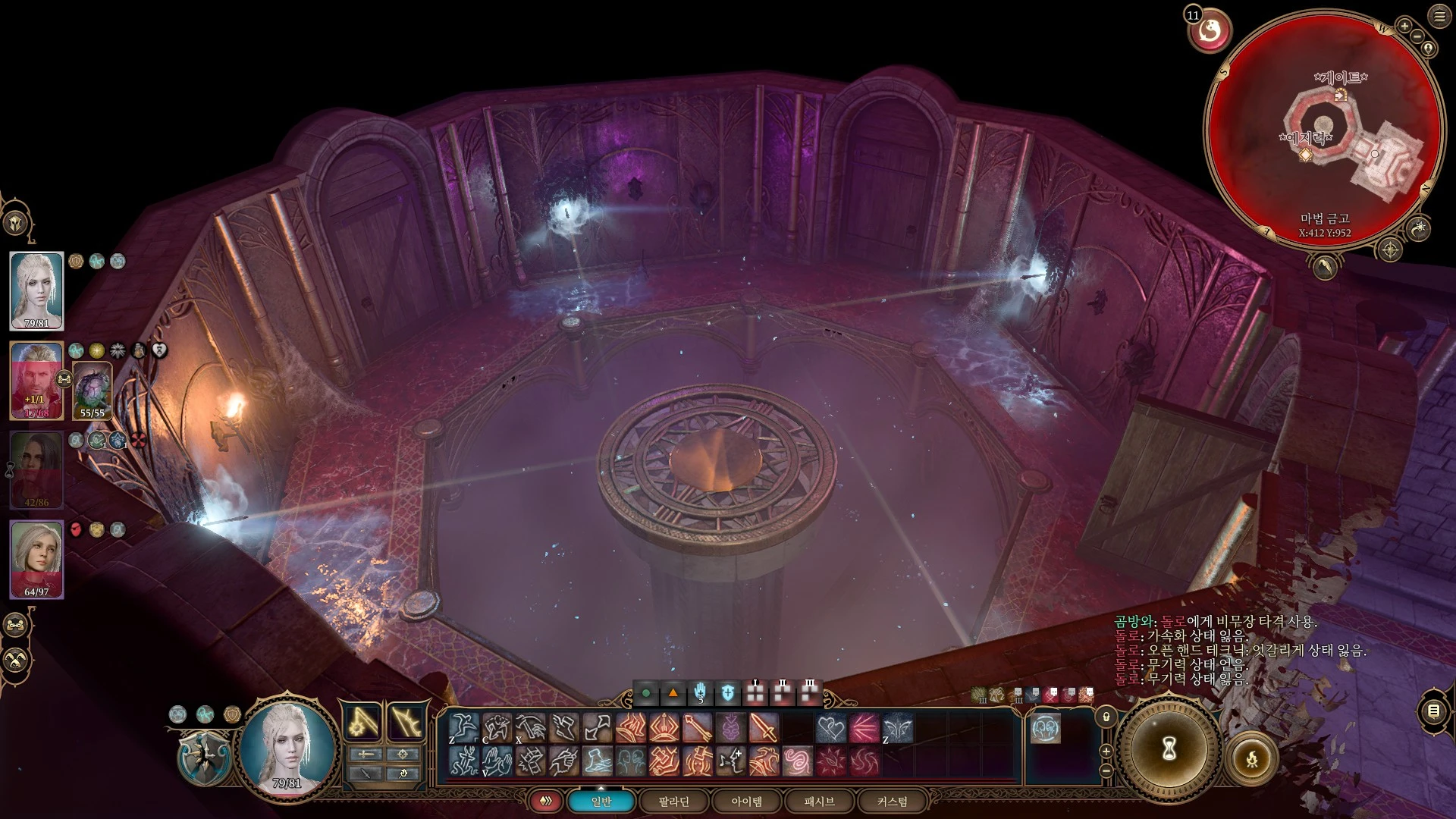
Task: Click the minimap showing 마법 금고
Action: point(1324,129)
